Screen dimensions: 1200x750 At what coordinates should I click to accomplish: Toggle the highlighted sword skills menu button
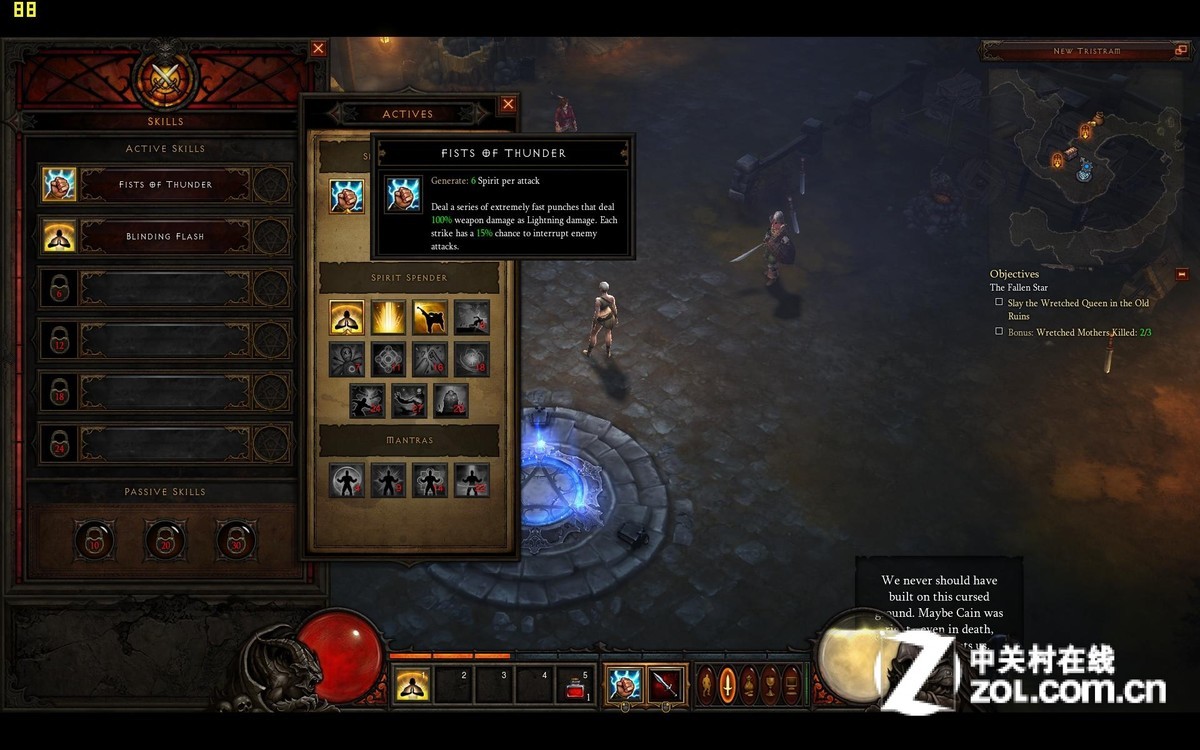pyautogui.click(x=727, y=685)
